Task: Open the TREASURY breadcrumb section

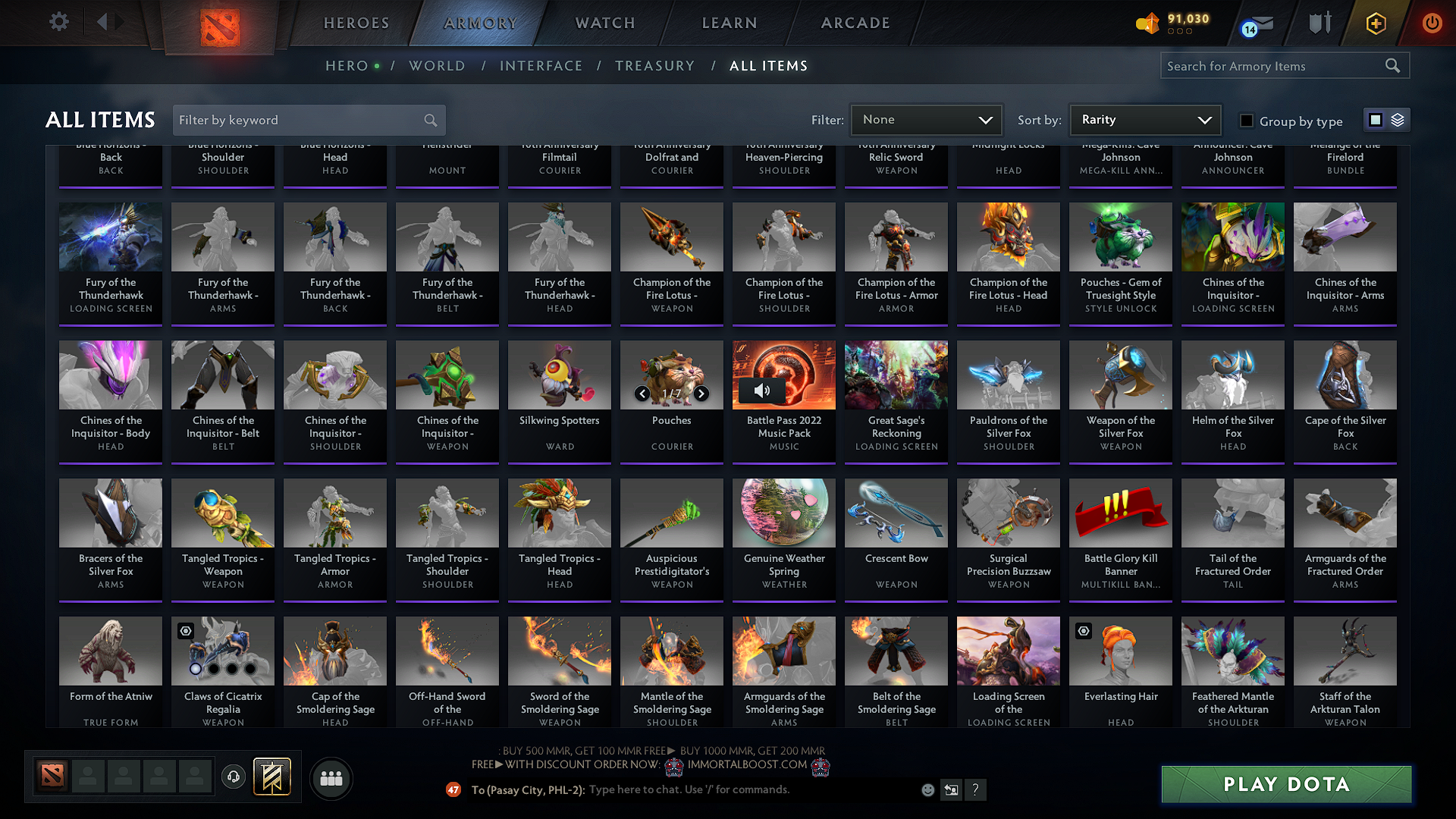Action: point(655,66)
